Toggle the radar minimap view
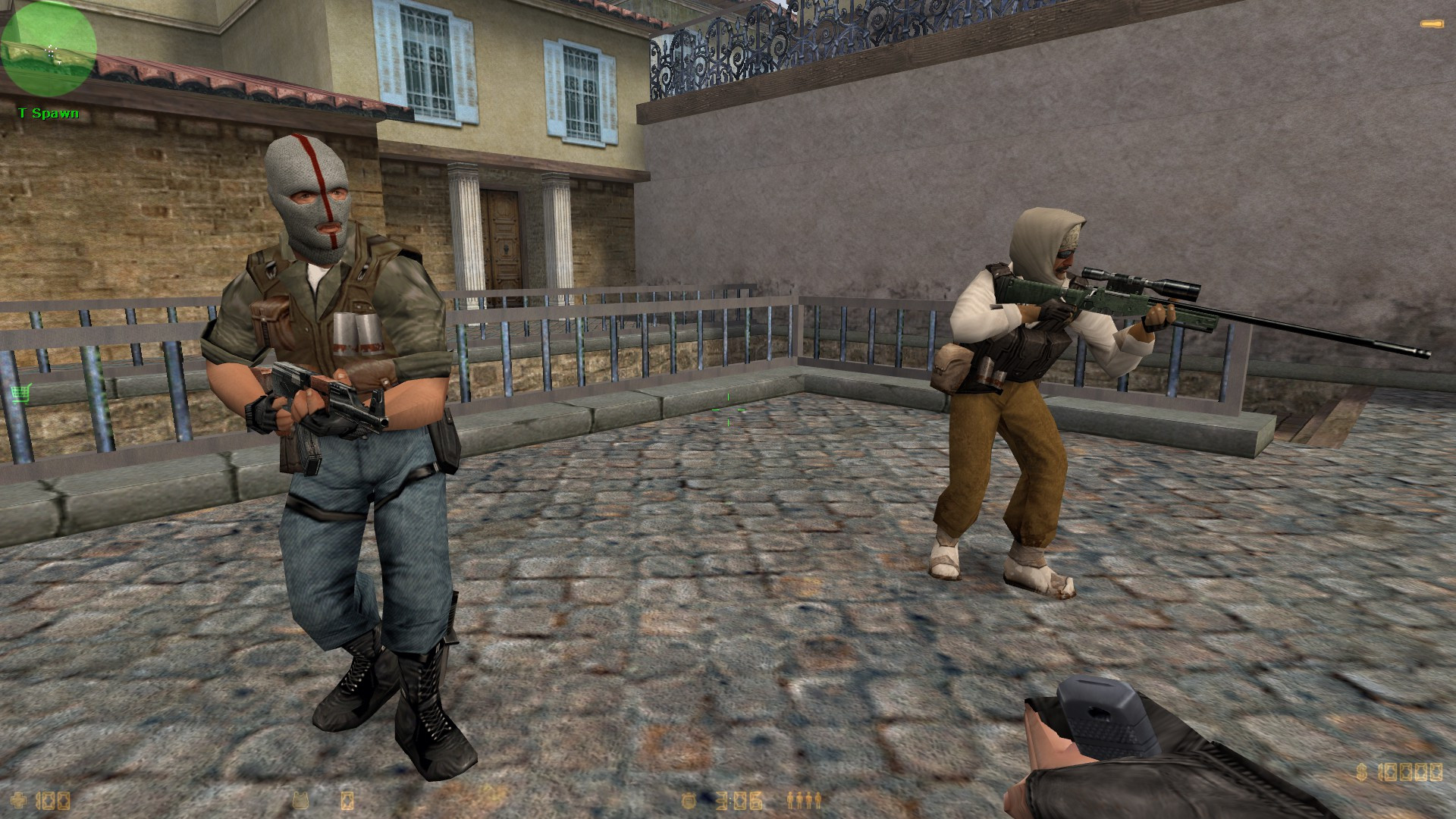This screenshot has width=1456, height=819. [x=49, y=49]
